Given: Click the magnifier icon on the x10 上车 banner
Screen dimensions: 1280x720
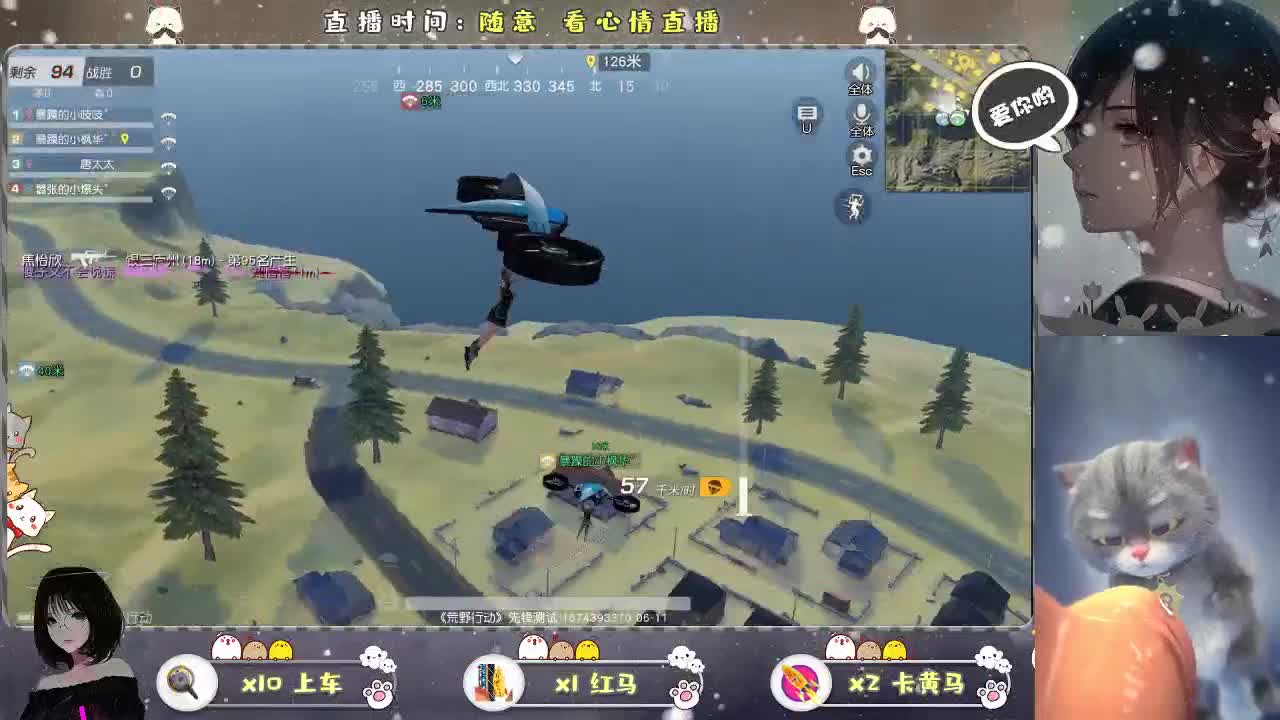Looking at the screenshot, I should tap(185, 683).
